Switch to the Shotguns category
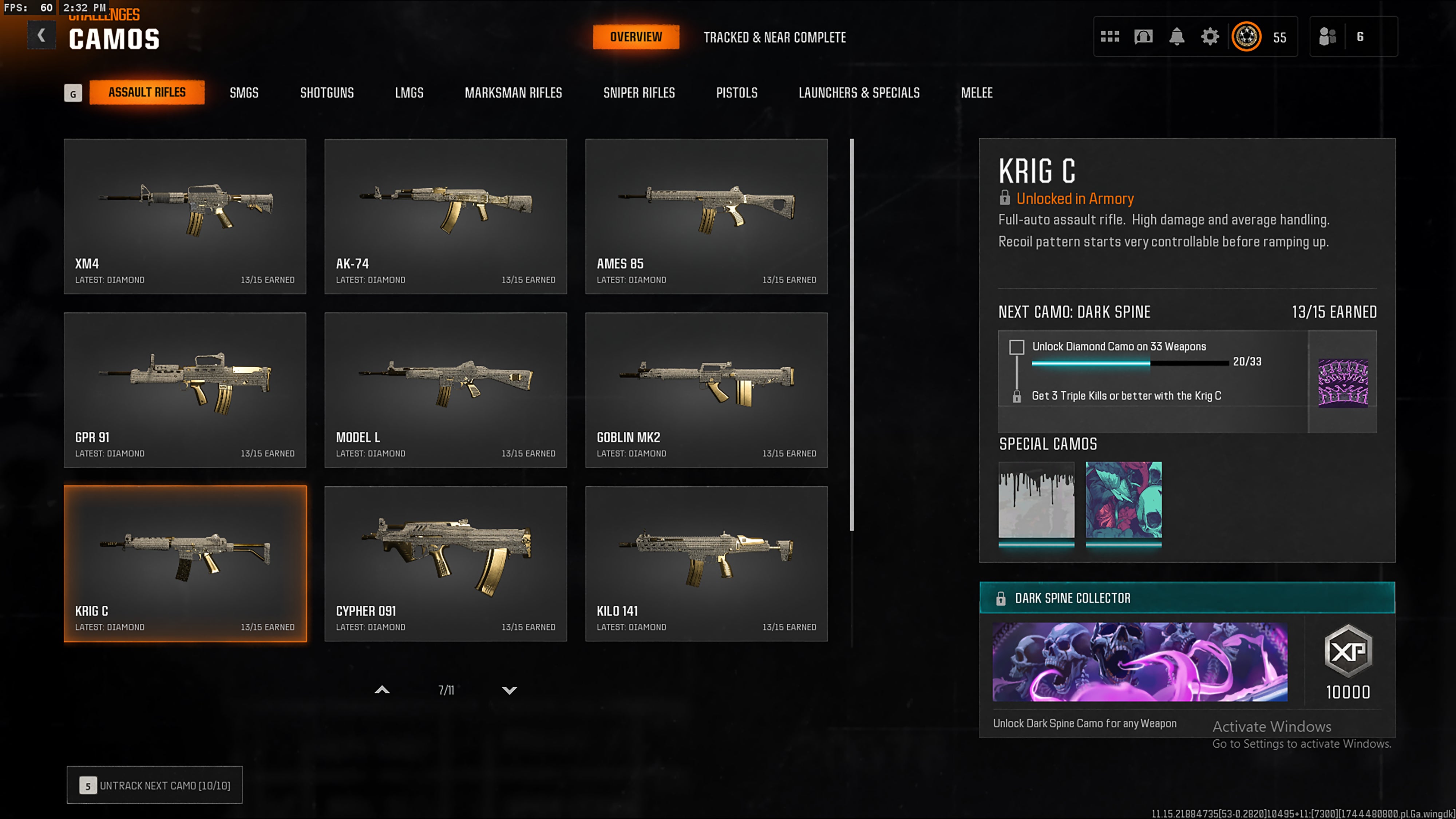This screenshot has height=819, width=1456. point(327,93)
